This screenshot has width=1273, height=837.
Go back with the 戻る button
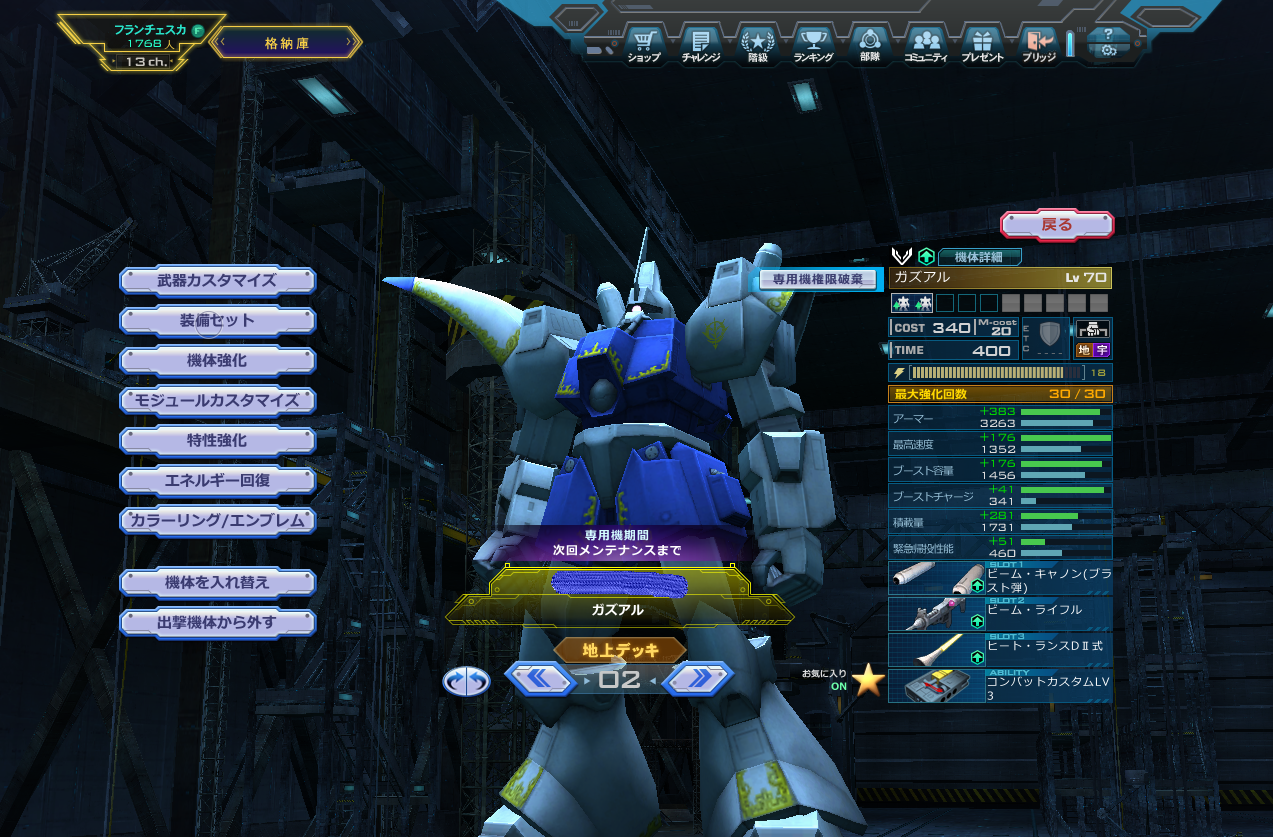pyautogui.click(x=1056, y=224)
